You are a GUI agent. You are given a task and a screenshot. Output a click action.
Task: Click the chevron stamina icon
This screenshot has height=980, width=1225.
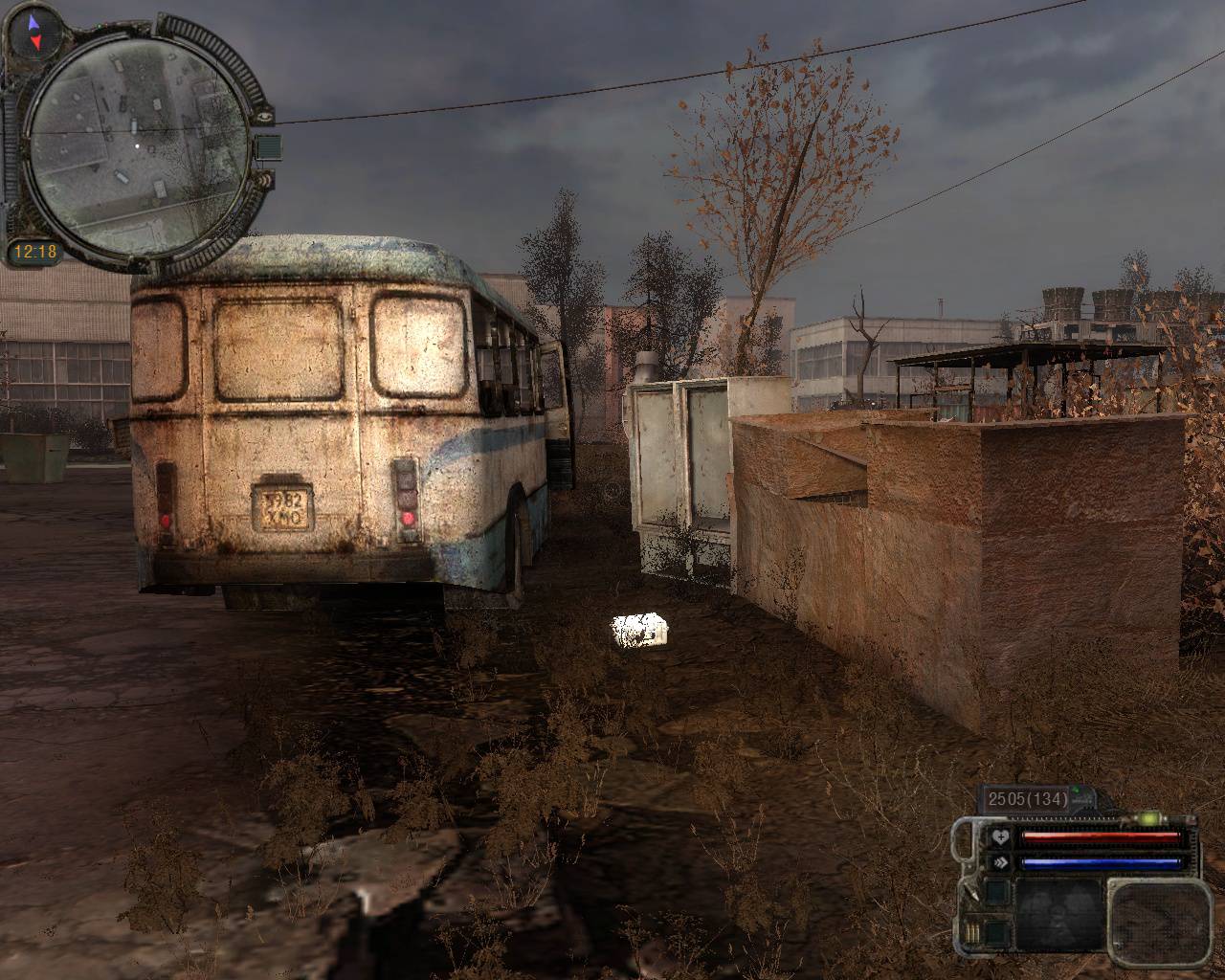[1001, 862]
